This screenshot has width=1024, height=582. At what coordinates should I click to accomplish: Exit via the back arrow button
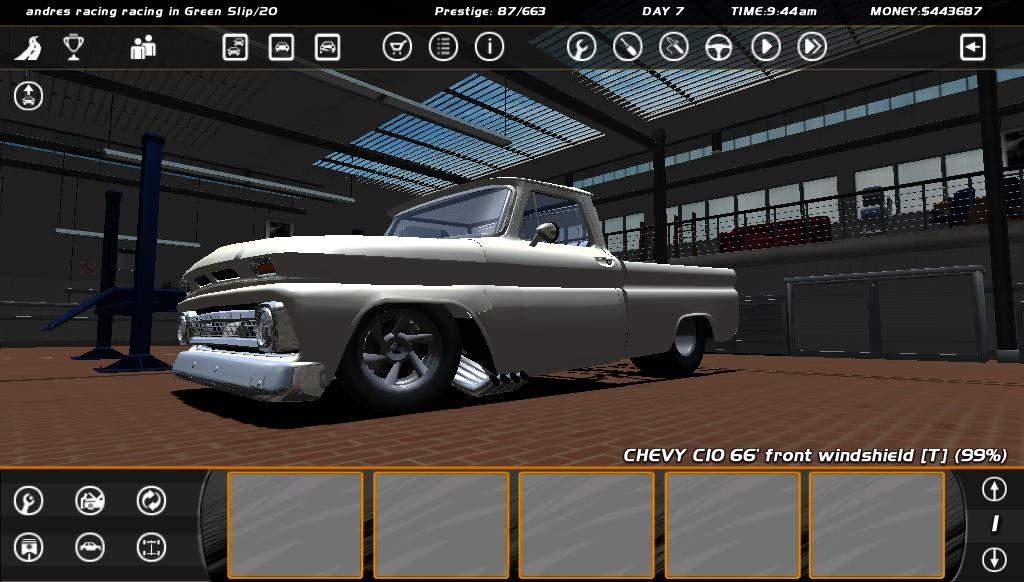[x=972, y=47]
